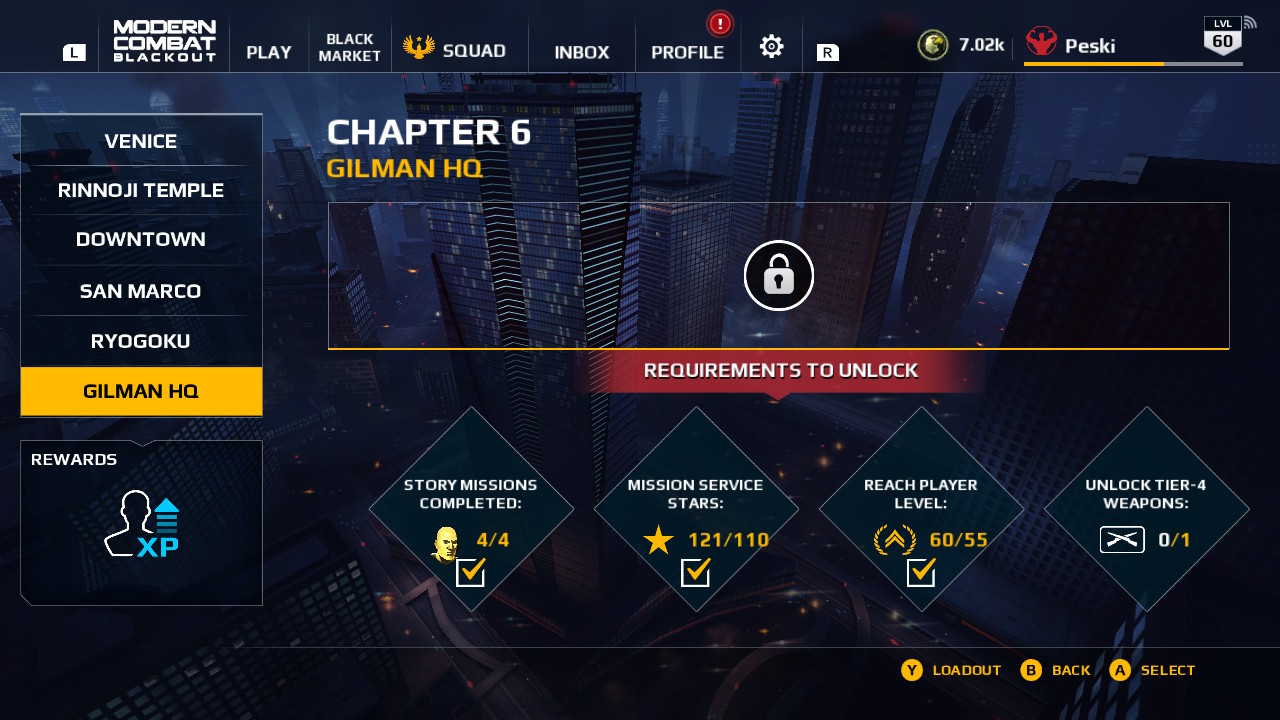Select the Unlock Tier-4 Weapons requirement

pos(1146,509)
